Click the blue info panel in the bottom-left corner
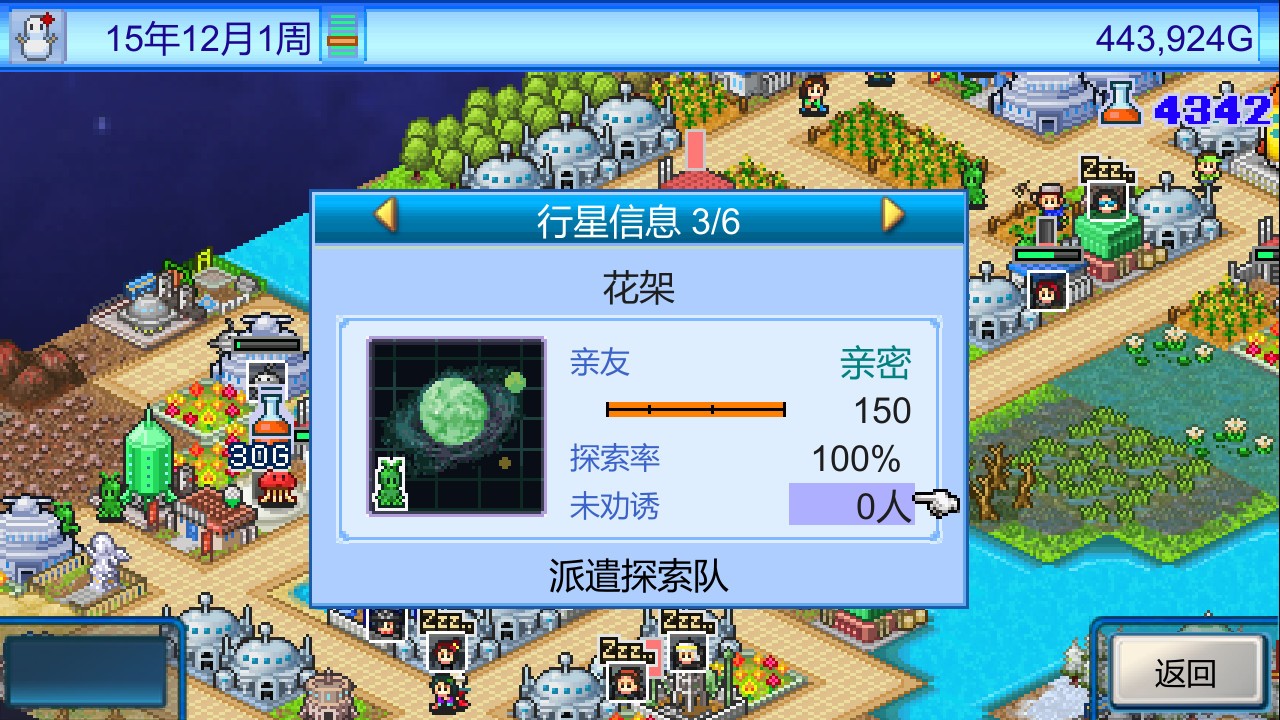Image resolution: width=1280 pixels, height=720 pixels. [x=85, y=672]
